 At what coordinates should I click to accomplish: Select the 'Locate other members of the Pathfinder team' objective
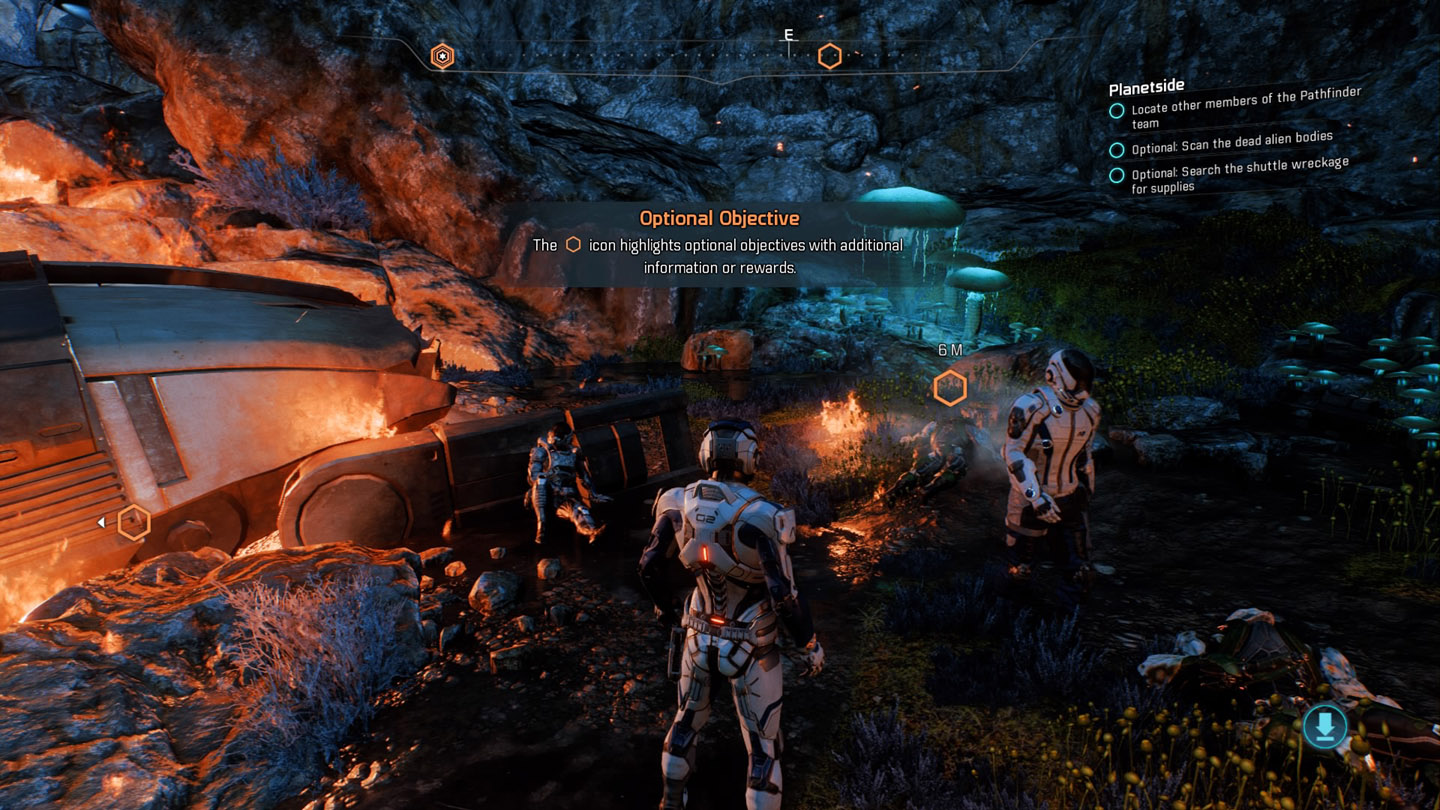[x=1245, y=108]
